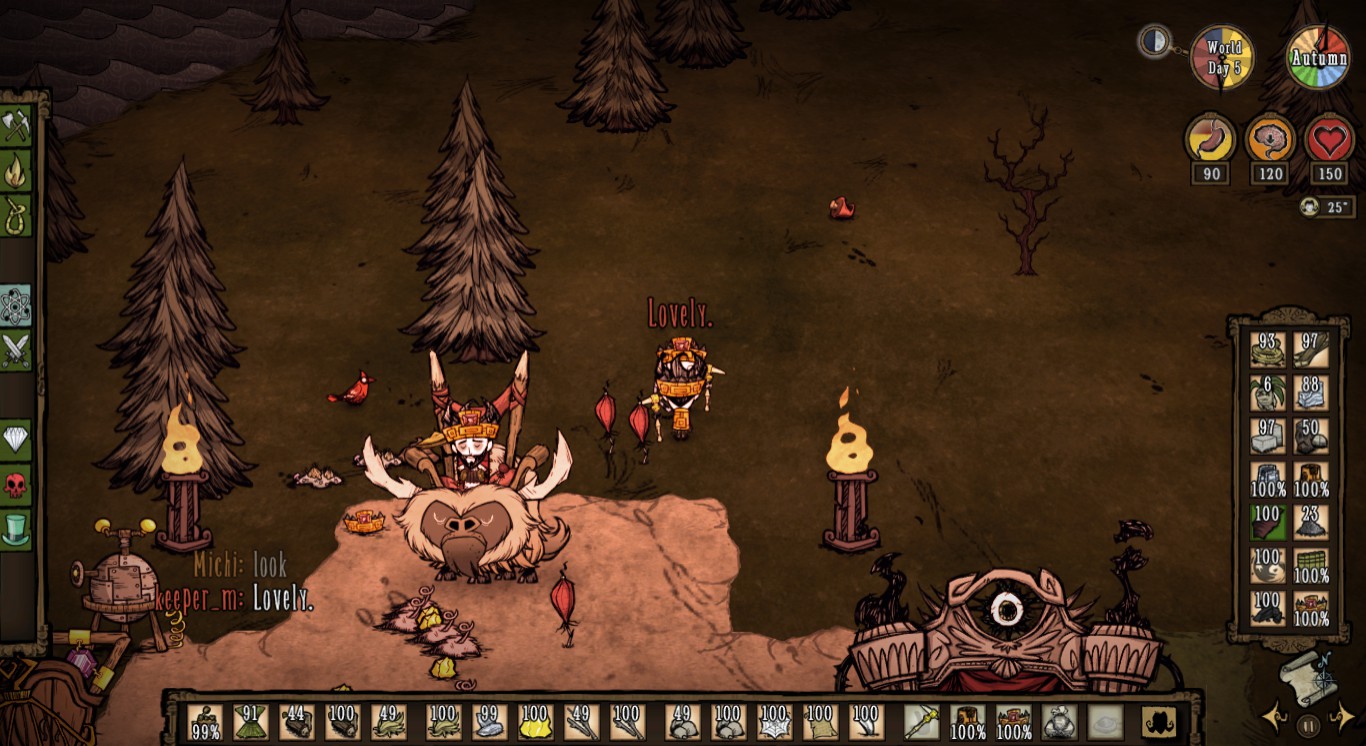The width and height of the screenshot is (1366, 746).
Task: Open the Trap crafting category
Action: coord(14,212)
